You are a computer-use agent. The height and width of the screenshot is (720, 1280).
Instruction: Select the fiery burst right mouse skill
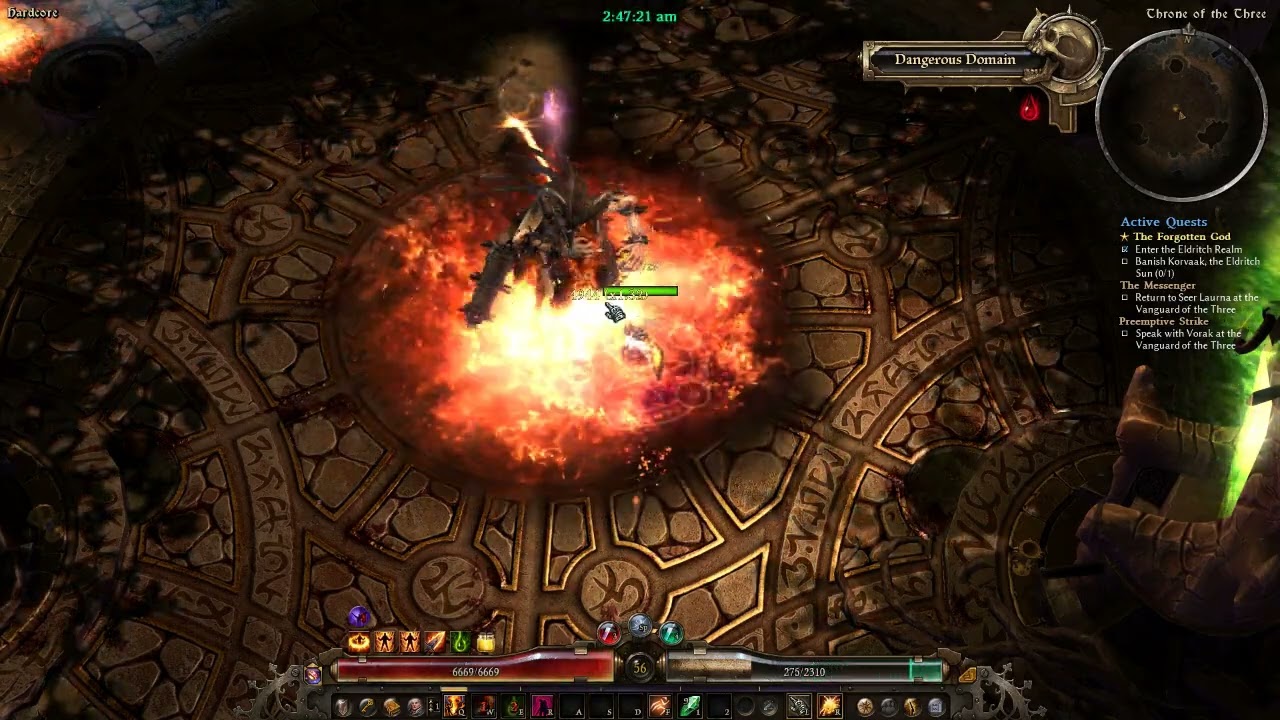[x=829, y=707]
